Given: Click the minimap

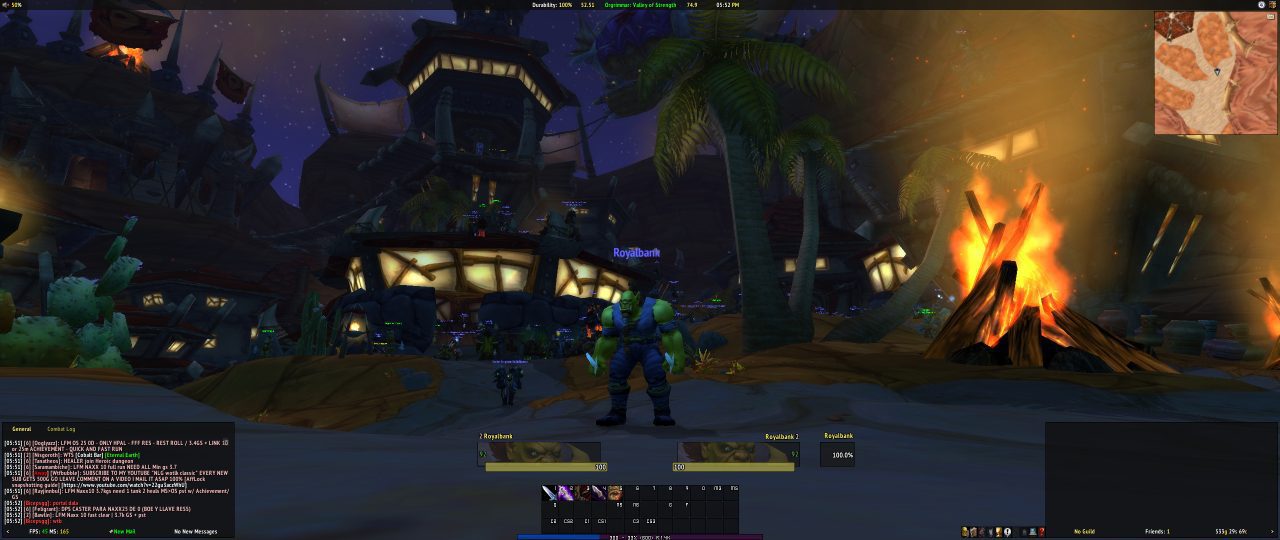Looking at the screenshot, I should [x=1215, y=73].
